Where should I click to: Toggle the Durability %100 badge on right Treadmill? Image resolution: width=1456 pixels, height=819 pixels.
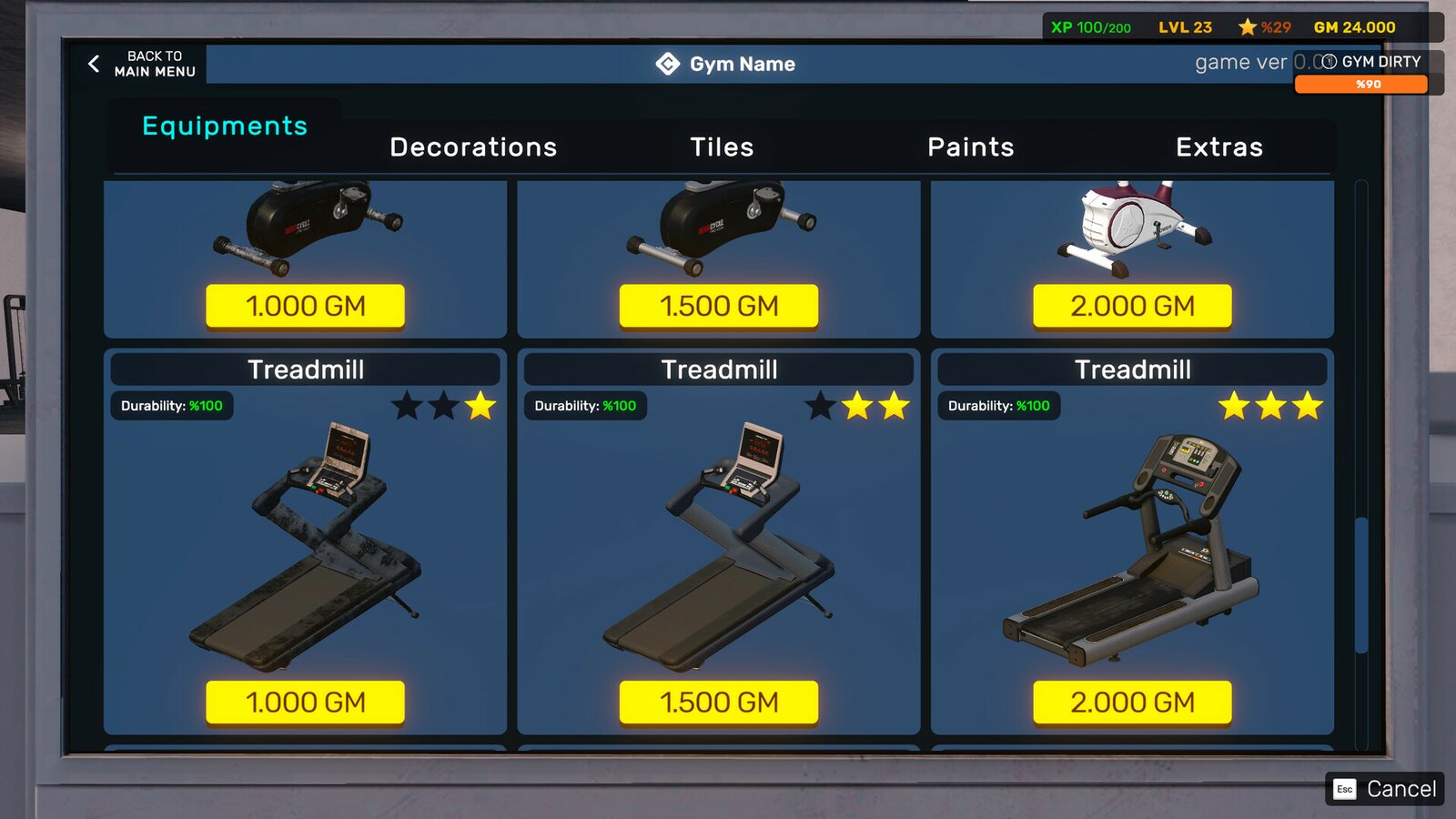click(x=1000, y=406)
